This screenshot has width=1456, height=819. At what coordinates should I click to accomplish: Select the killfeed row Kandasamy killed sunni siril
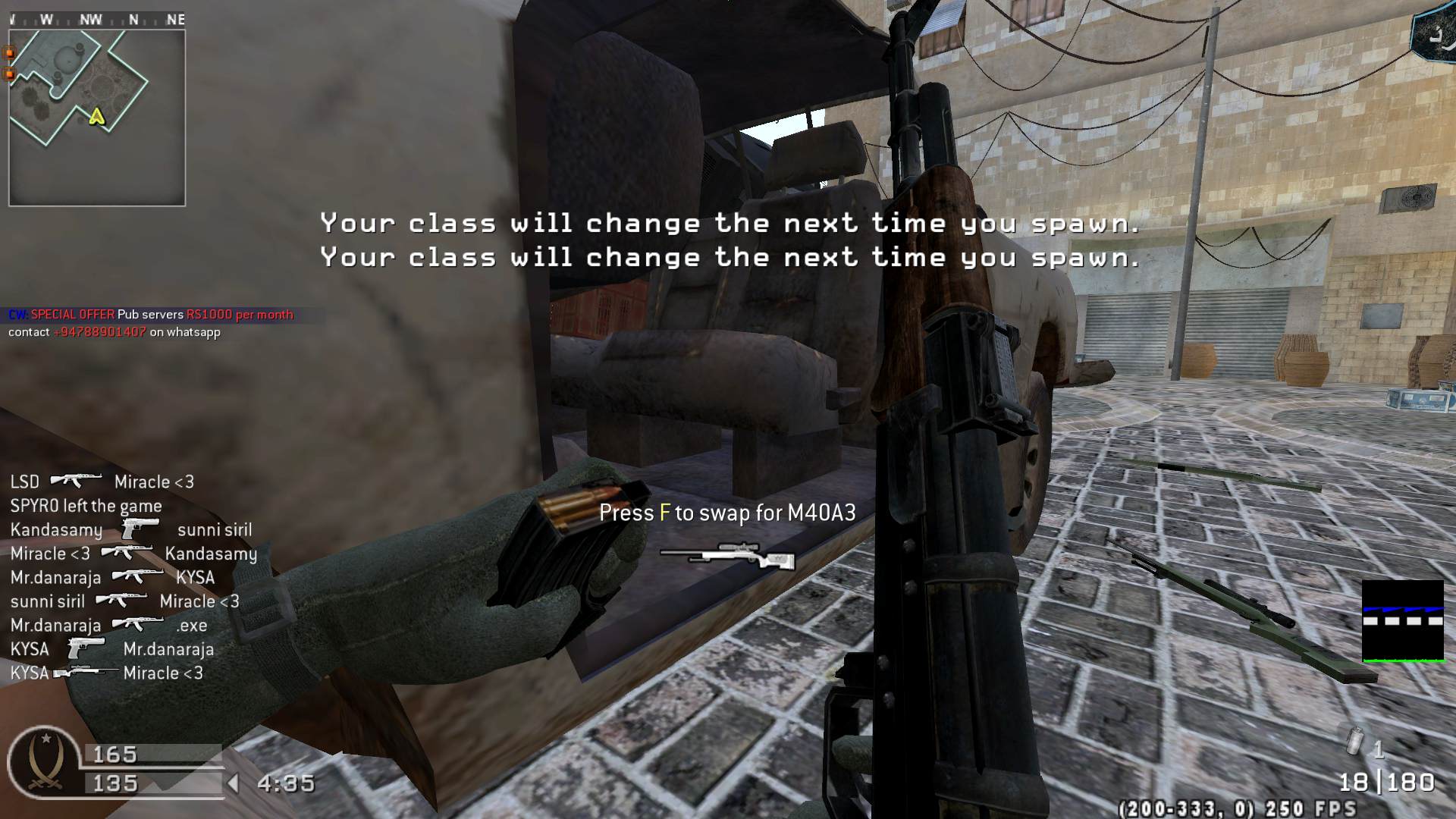130,529
